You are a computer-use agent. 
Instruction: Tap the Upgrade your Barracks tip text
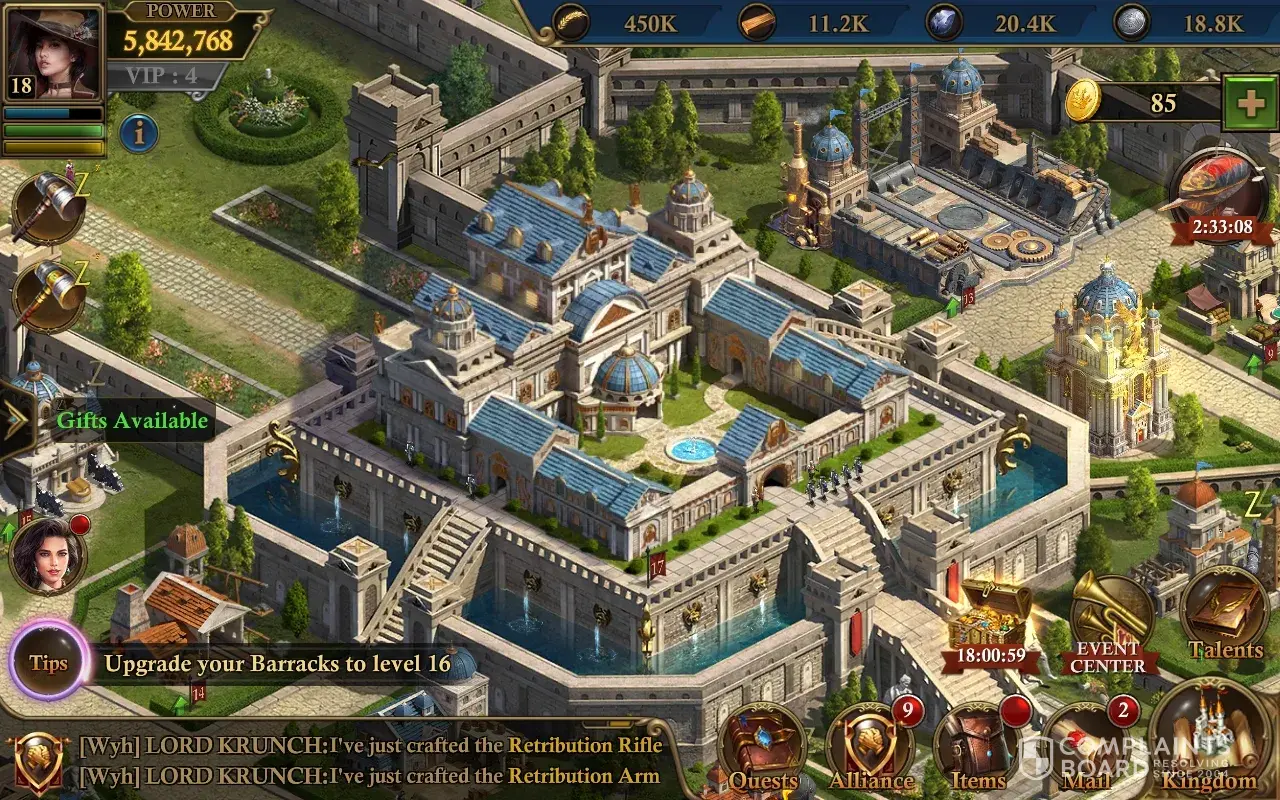click(x=278, y=663)
